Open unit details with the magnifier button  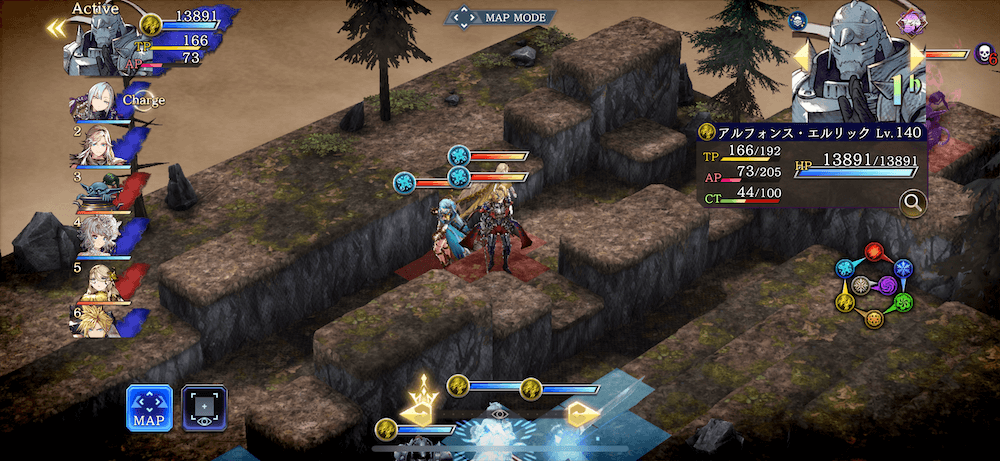coord(912,204)
